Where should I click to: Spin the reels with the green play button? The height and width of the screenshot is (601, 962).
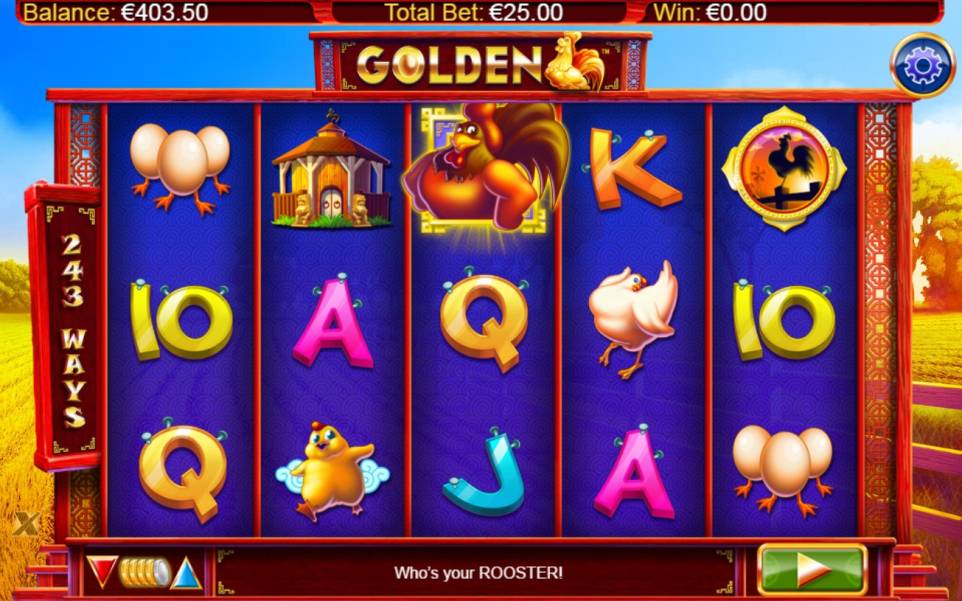[x=811, y=570]
